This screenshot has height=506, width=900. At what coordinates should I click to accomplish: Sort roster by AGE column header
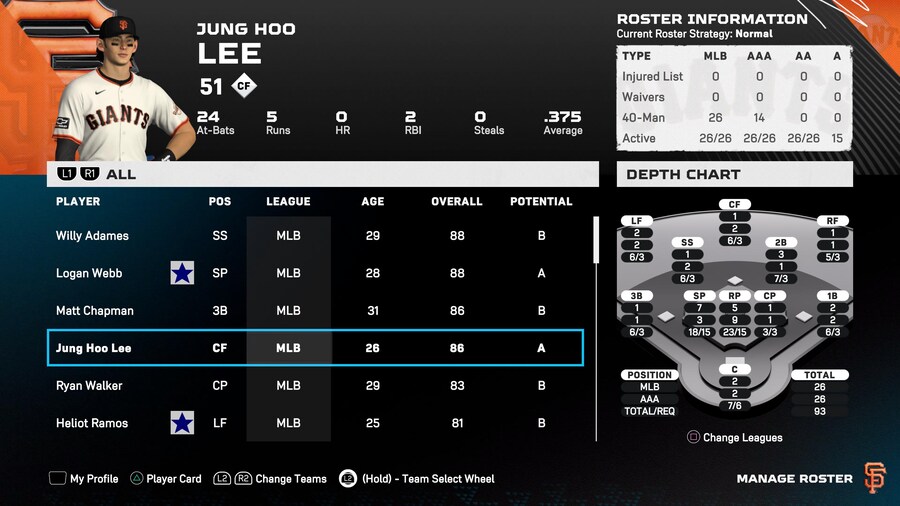(373, 201)
